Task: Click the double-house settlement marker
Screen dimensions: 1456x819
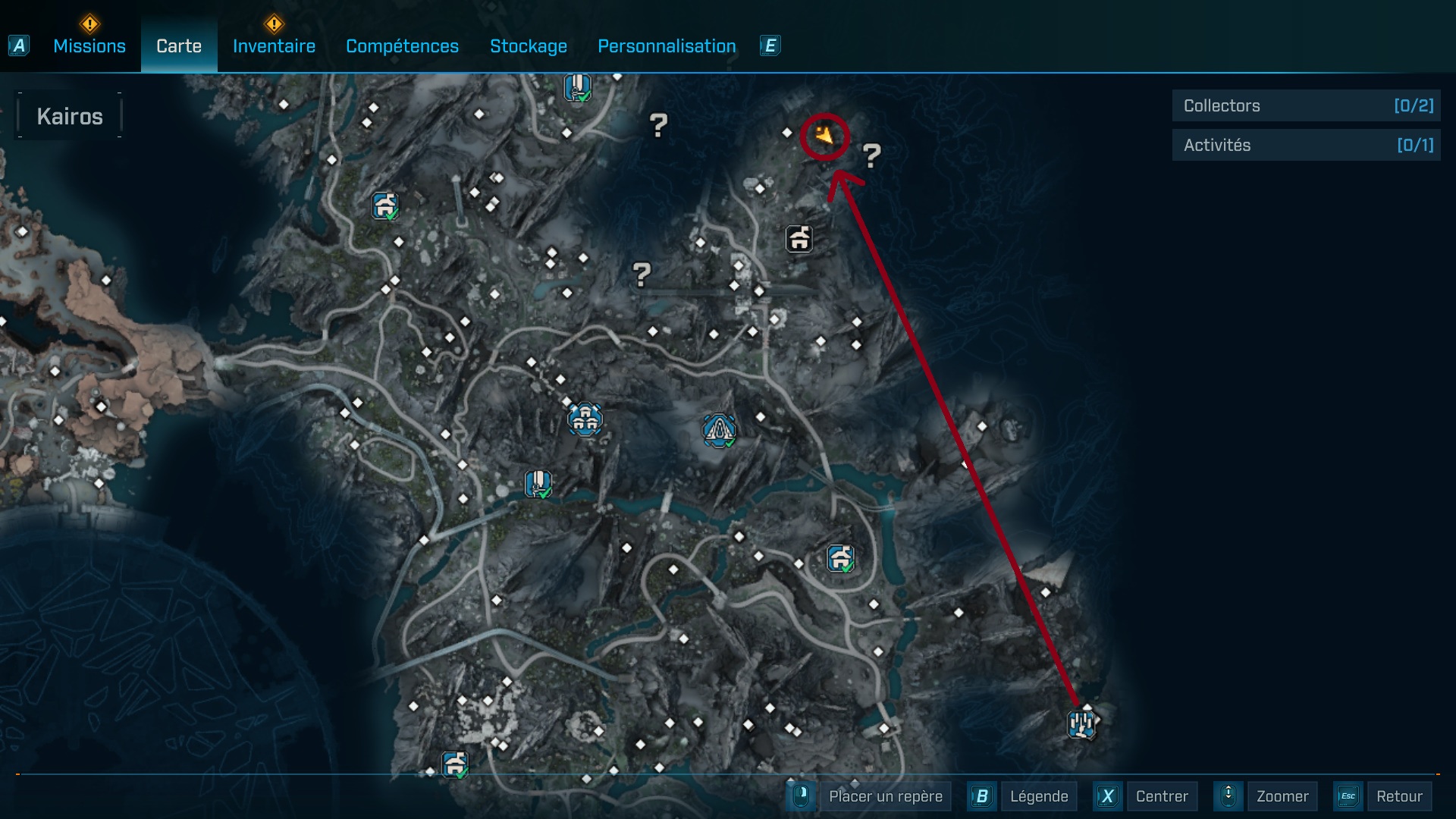Action: point(585,419)
